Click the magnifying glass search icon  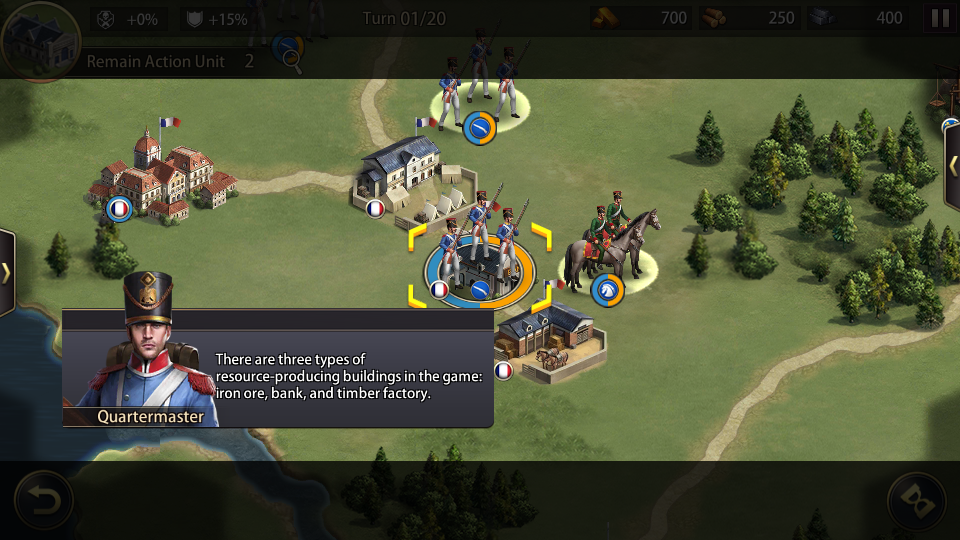291,57
